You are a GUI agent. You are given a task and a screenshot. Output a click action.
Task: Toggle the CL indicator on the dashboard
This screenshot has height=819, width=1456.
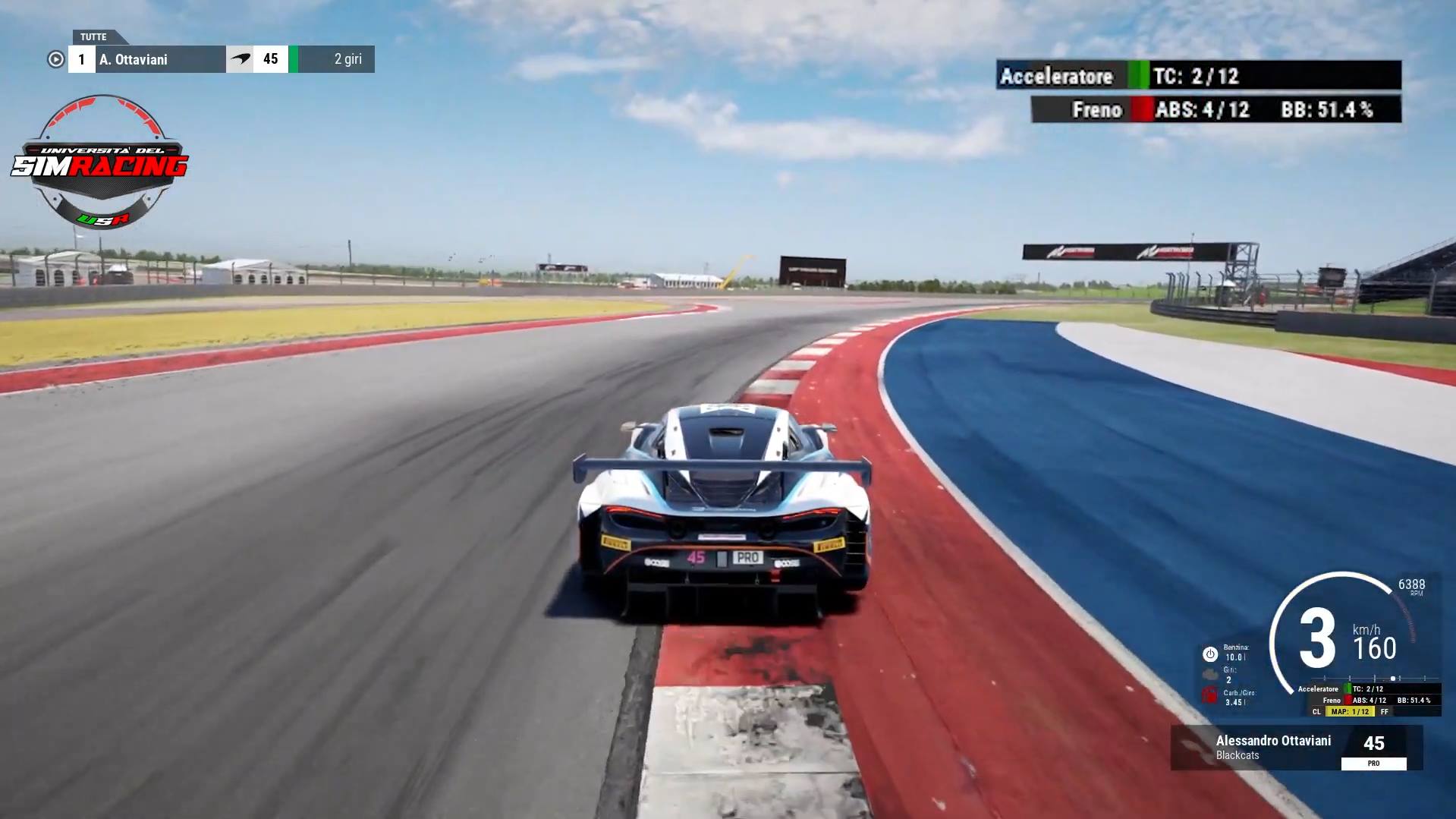pos(1317,712)
